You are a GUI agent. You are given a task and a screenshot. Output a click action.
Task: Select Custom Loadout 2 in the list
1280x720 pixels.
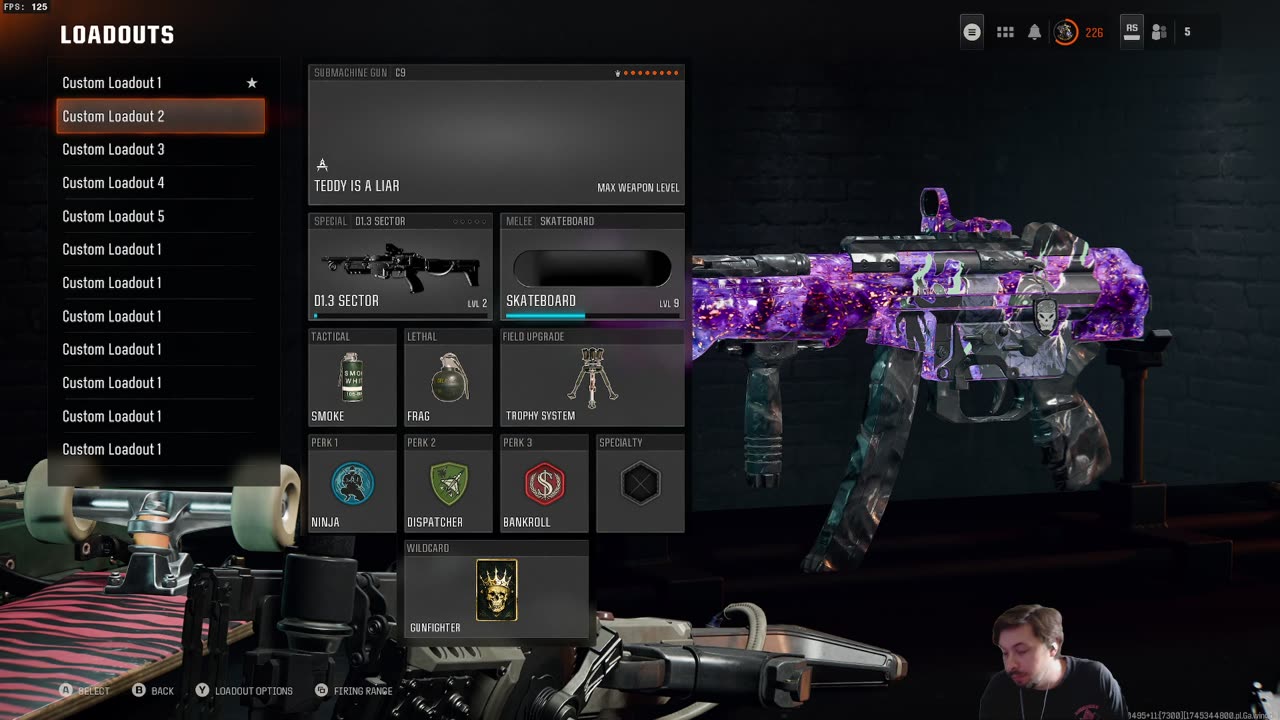(160, 116)
